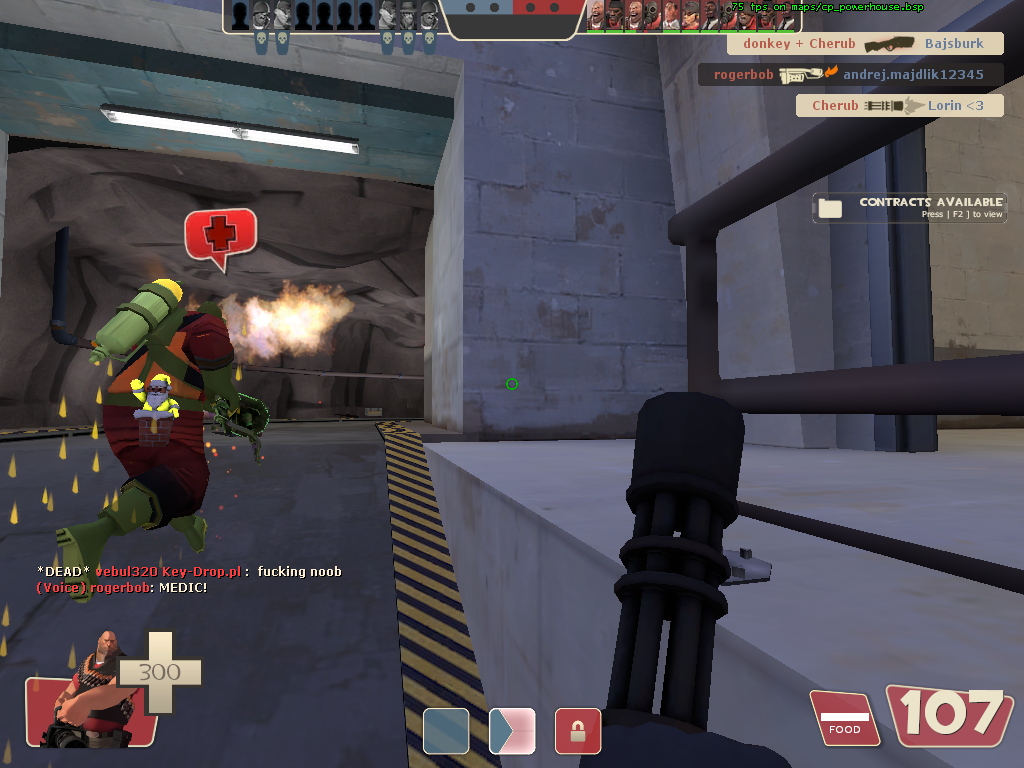Open the Contracts Available notification
The image size is (1024, 768).
[908, 207]
